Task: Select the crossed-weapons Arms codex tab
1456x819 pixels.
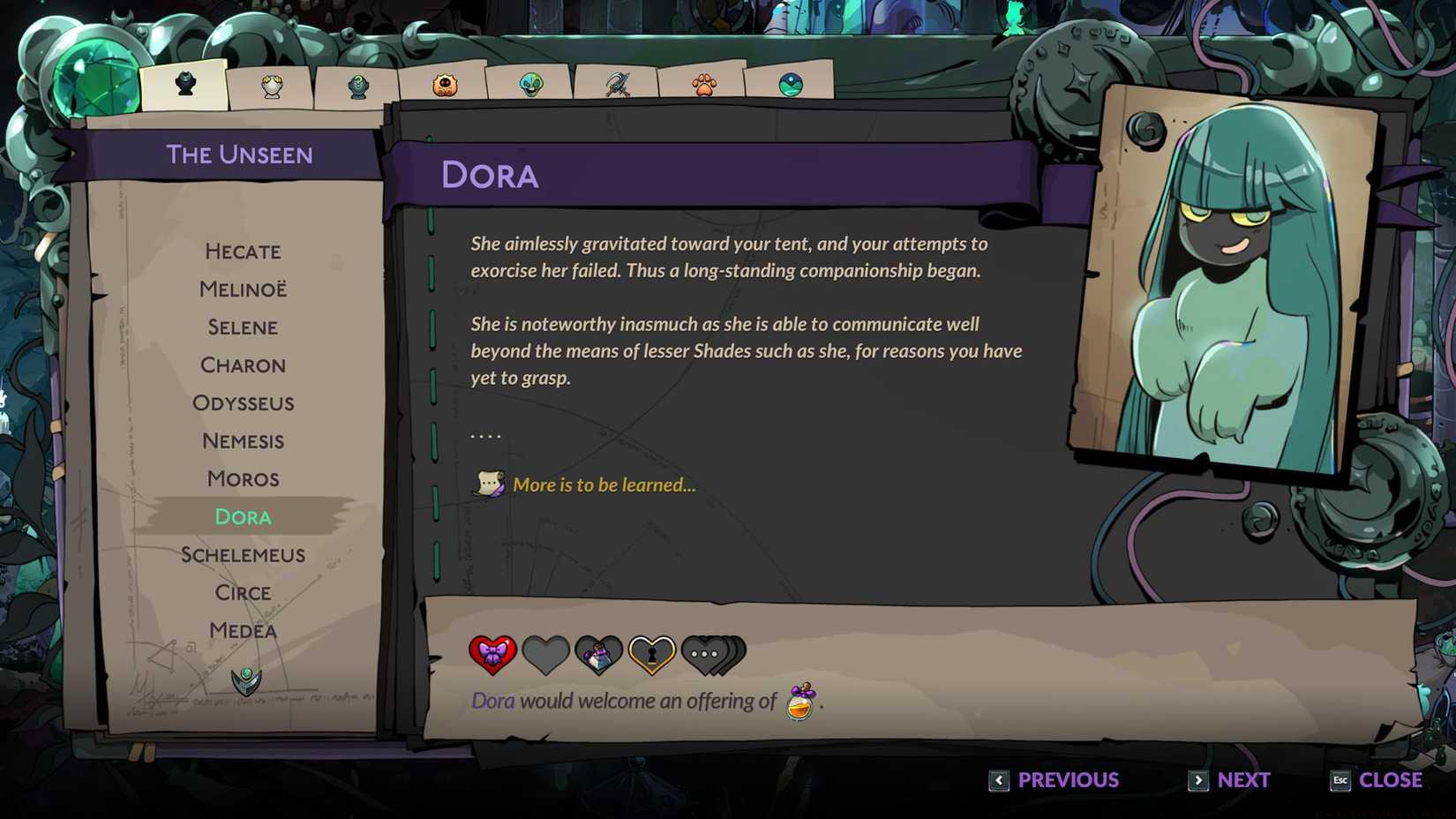Action: 617,84
